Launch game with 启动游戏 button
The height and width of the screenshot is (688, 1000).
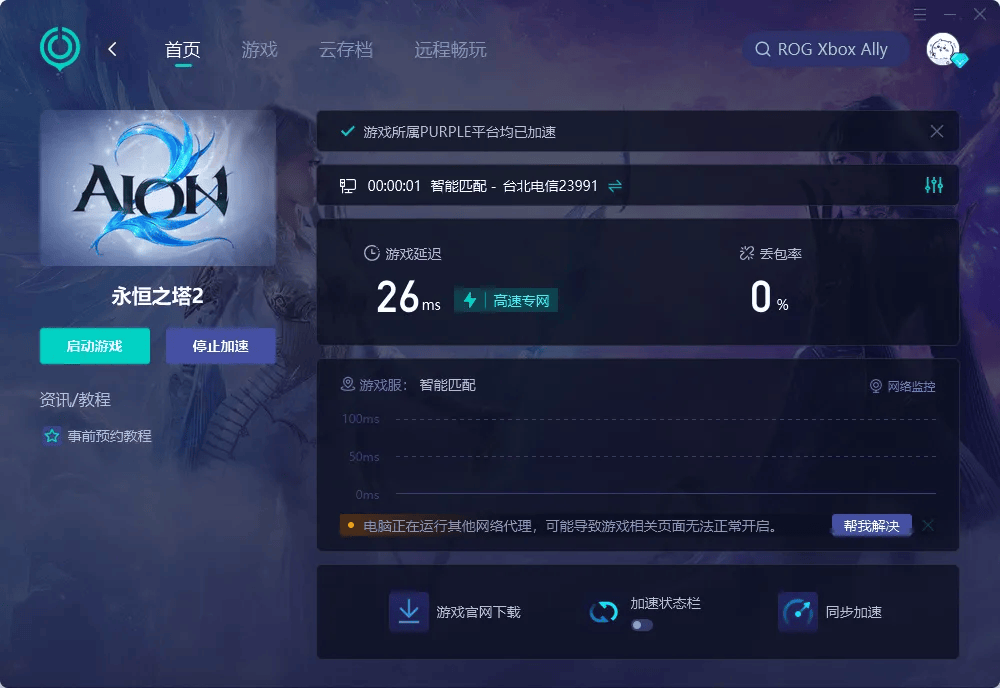95,346
